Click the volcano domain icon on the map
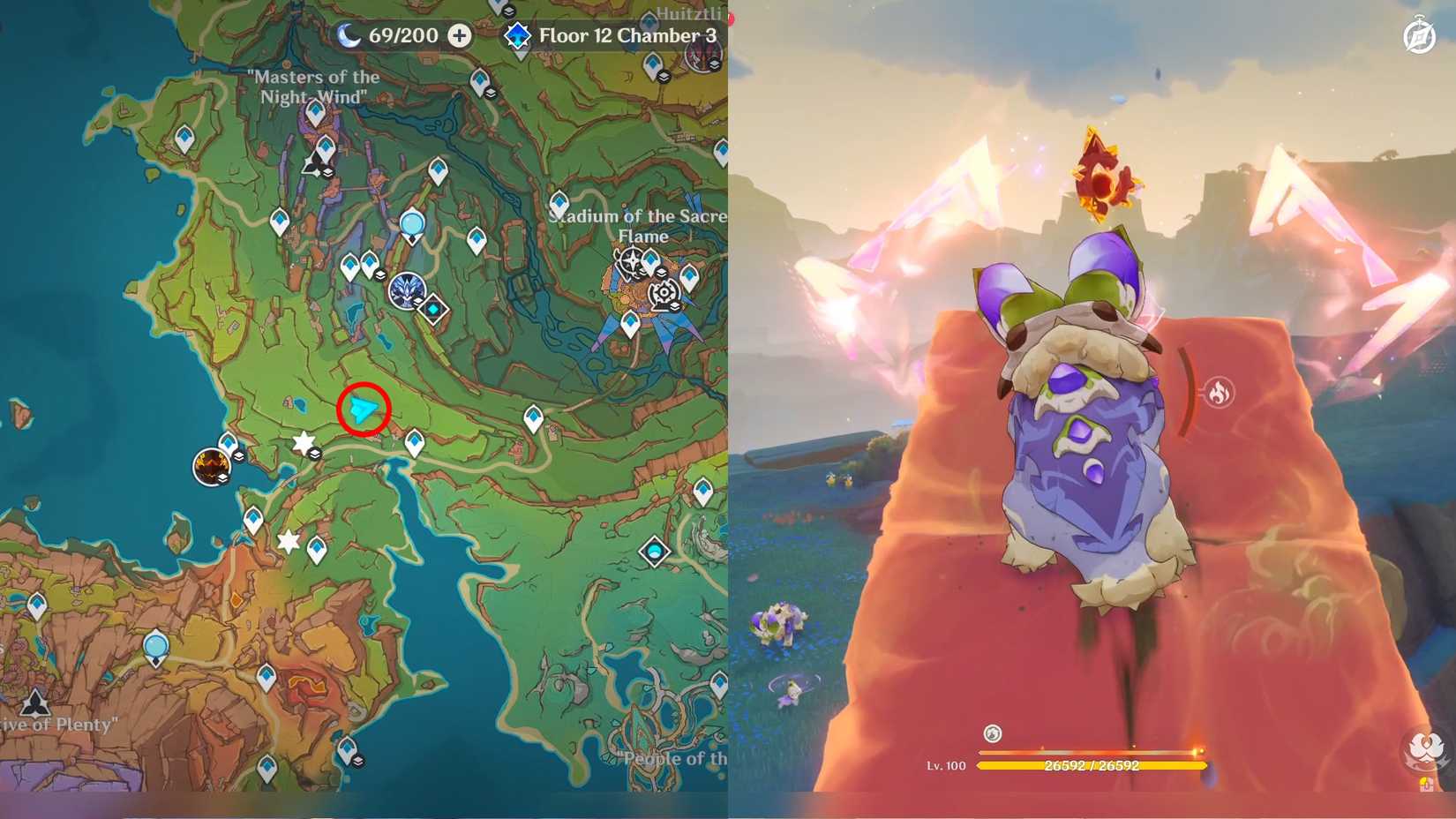The image size is (1456, 819). pyautogui.click(x=210, y=468)
